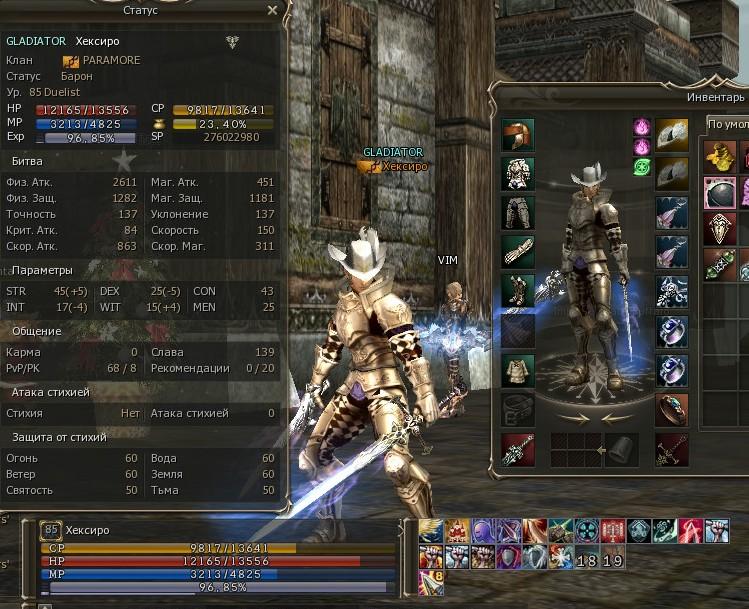Select the equipped gloves slot

[x=518, y=251]
